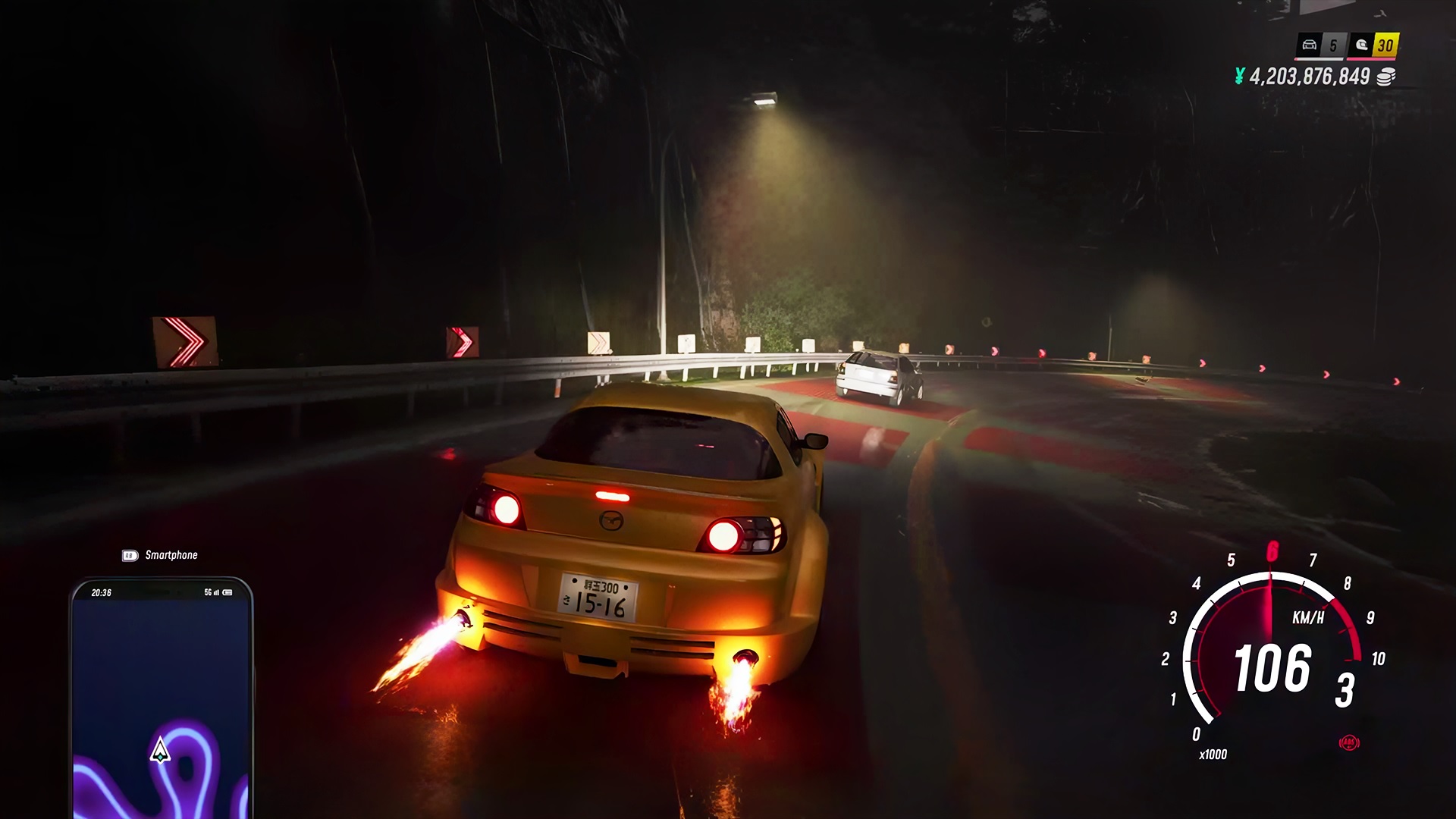The width and height of the screenshot is (1456, 819).
Task: Toggle the car counter showing 5
Action: [x=1333, y=43]
